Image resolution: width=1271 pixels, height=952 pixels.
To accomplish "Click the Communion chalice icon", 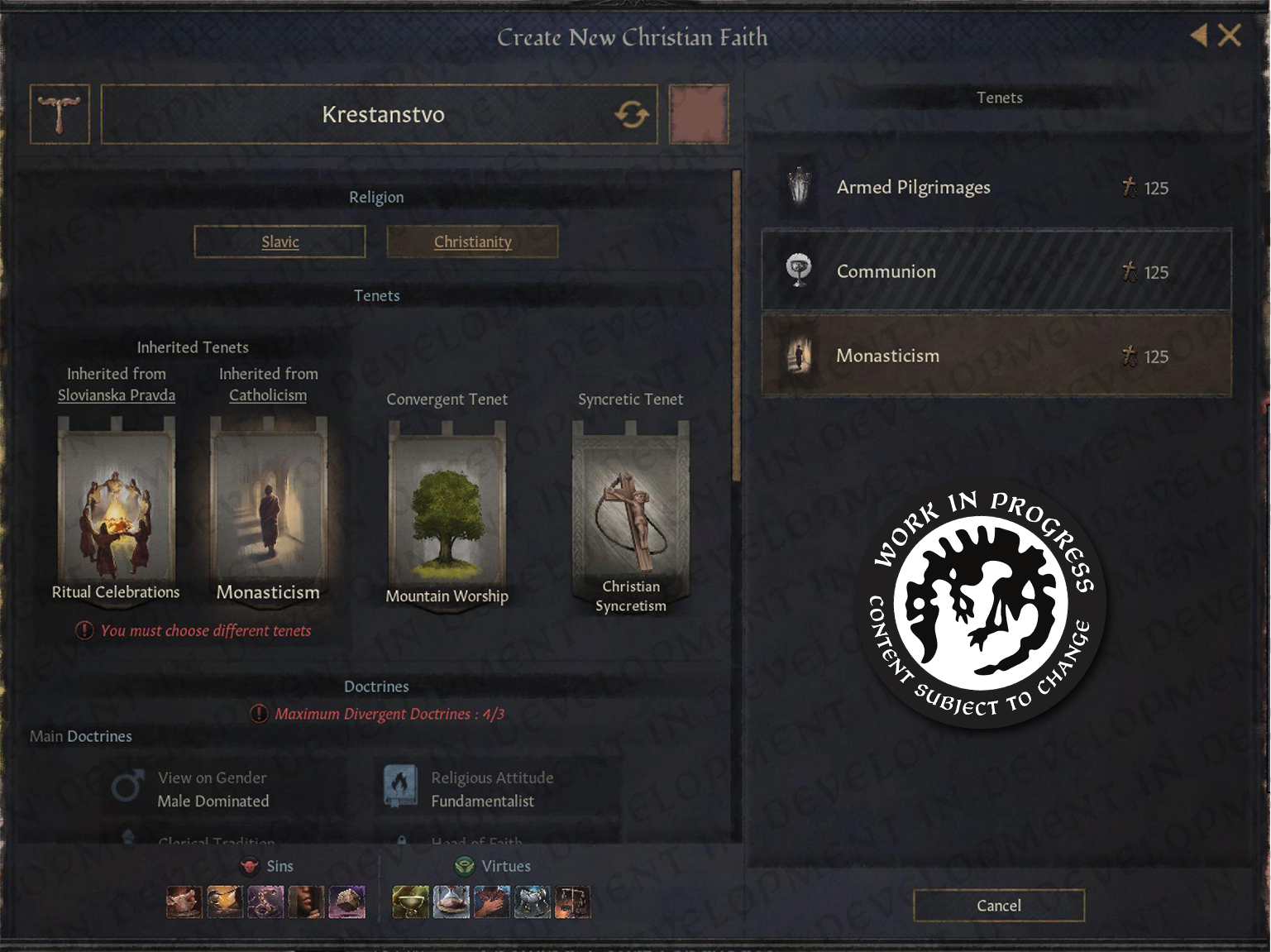I will tap(800, 271).
